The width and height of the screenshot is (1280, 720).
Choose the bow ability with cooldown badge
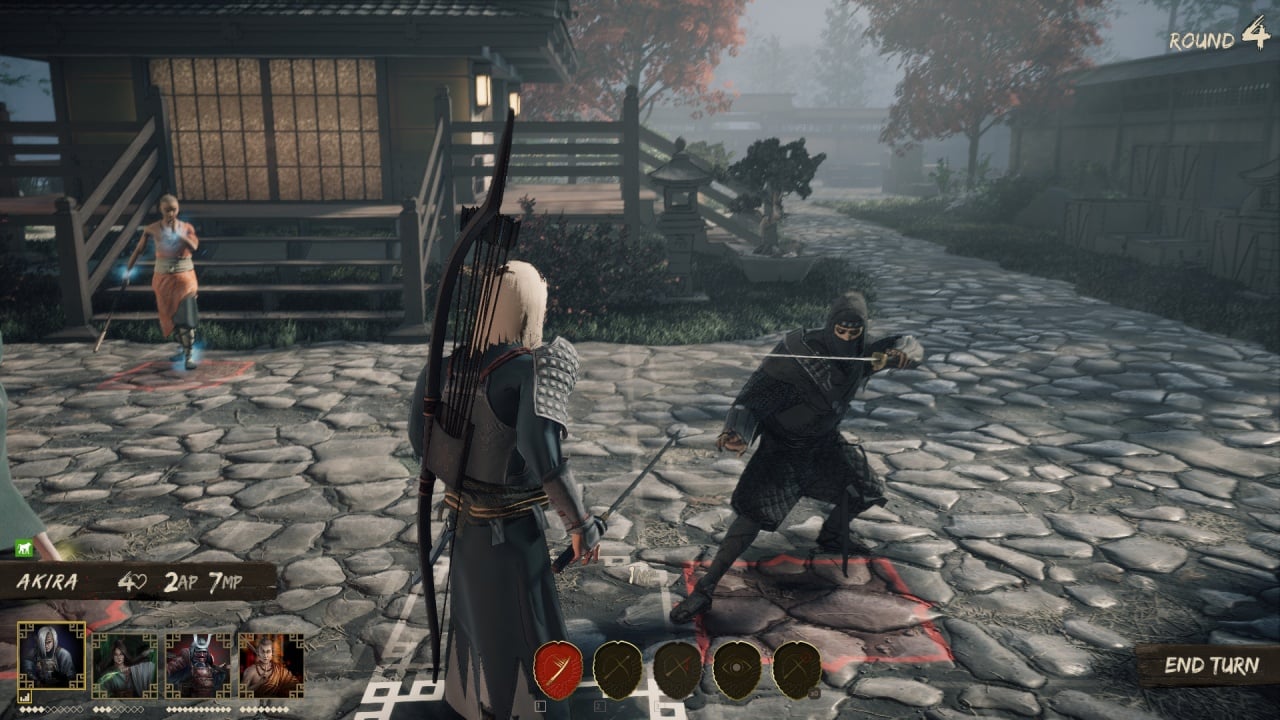tap(797, 669)
